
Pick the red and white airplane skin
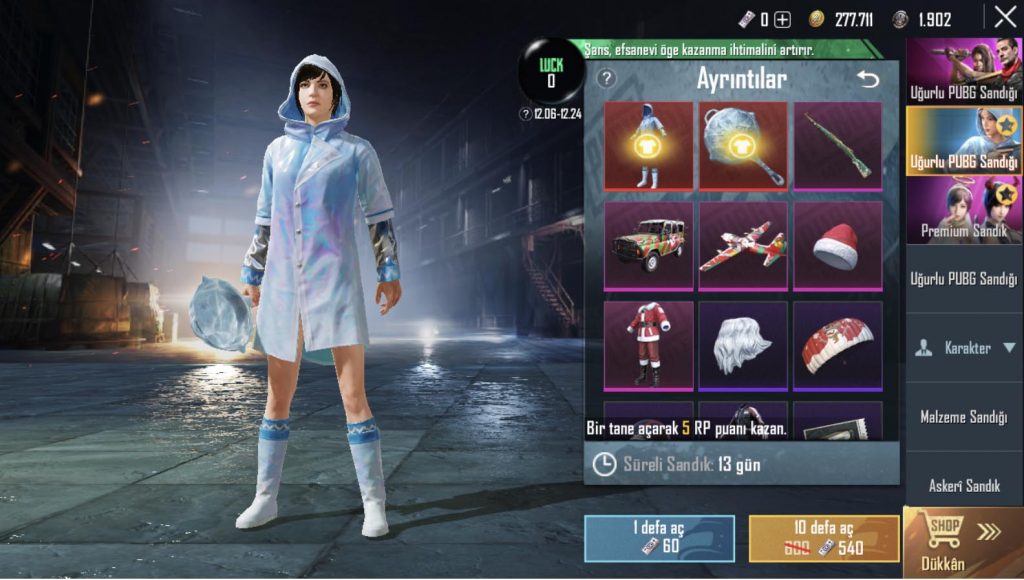coord(743,245)
